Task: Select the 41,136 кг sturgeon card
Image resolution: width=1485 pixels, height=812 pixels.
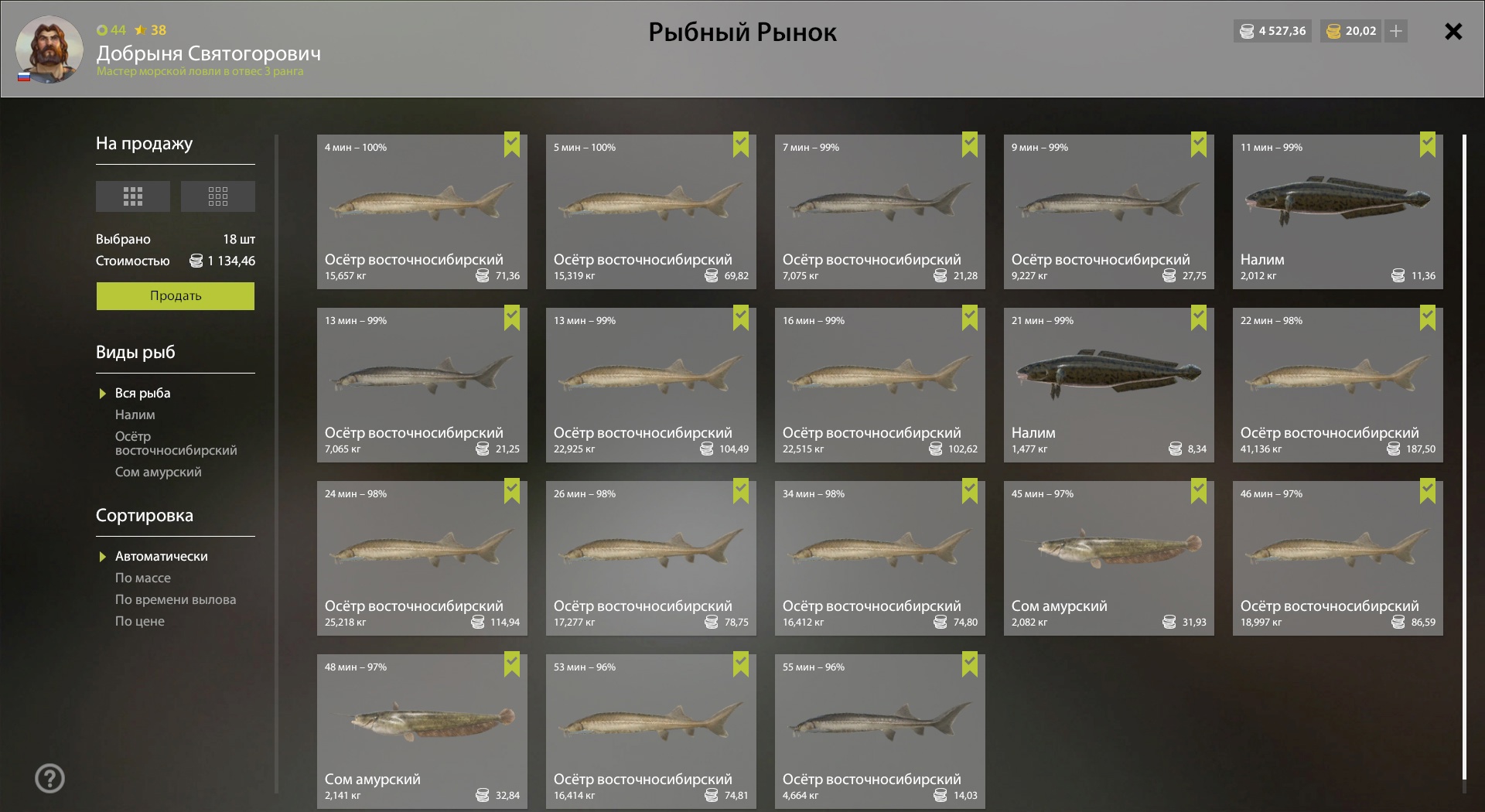Action: point(1337,385)
